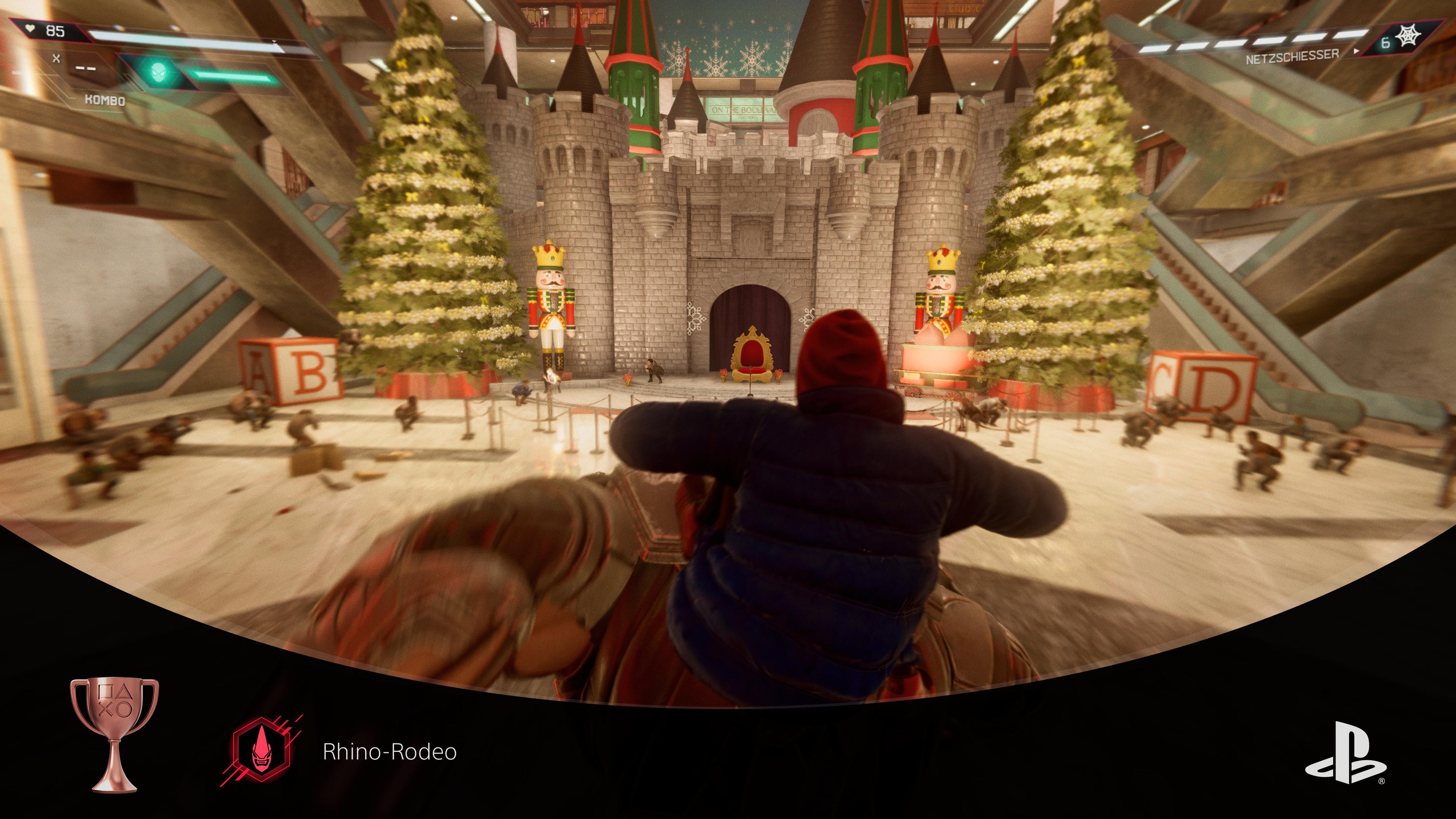Screen dimensions: 1456x819
Task: Click the PlayStation logo
Action: [1345, 753]
